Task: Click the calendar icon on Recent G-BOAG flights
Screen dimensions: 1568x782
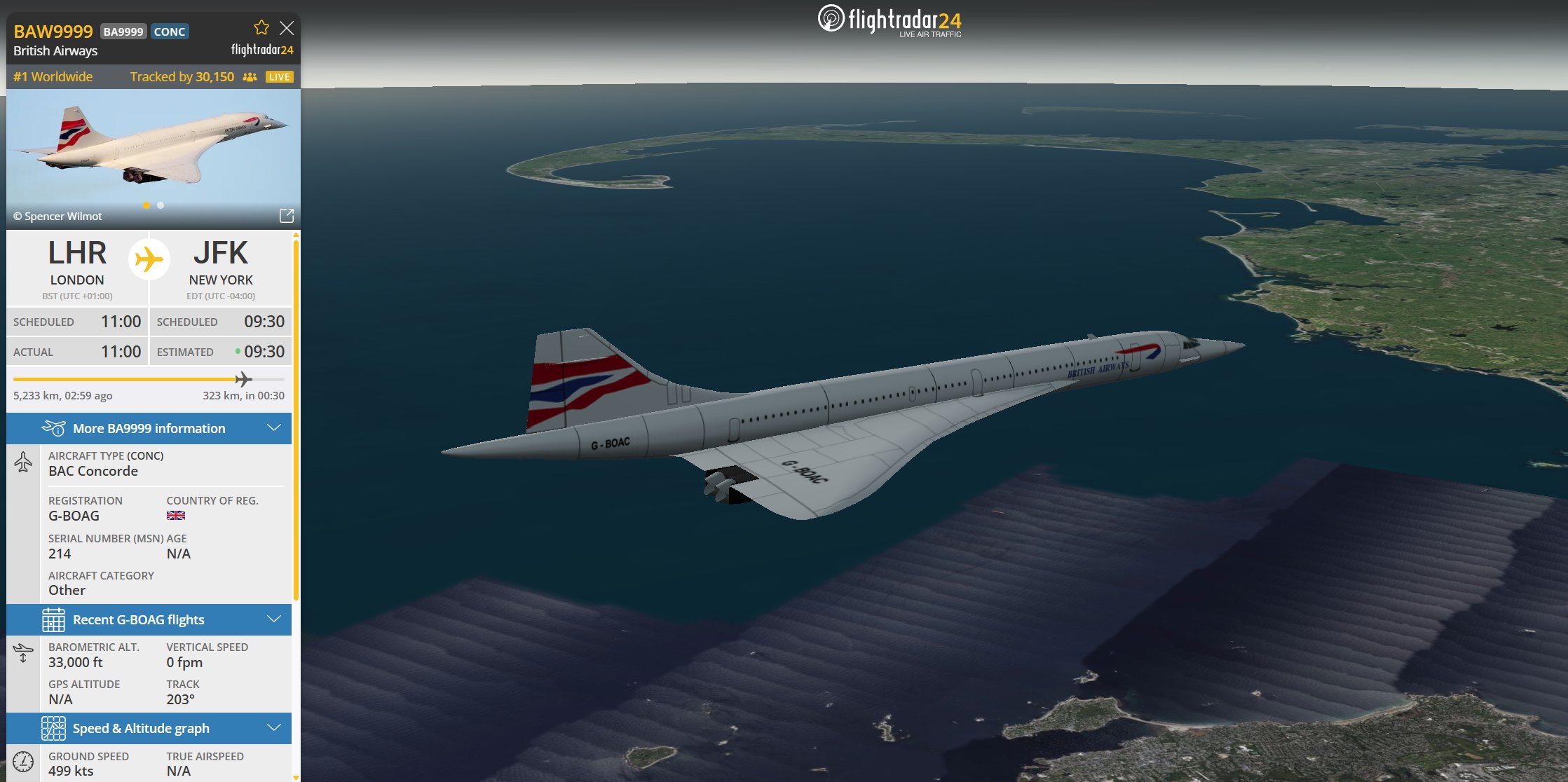Action: pos(55,619)
